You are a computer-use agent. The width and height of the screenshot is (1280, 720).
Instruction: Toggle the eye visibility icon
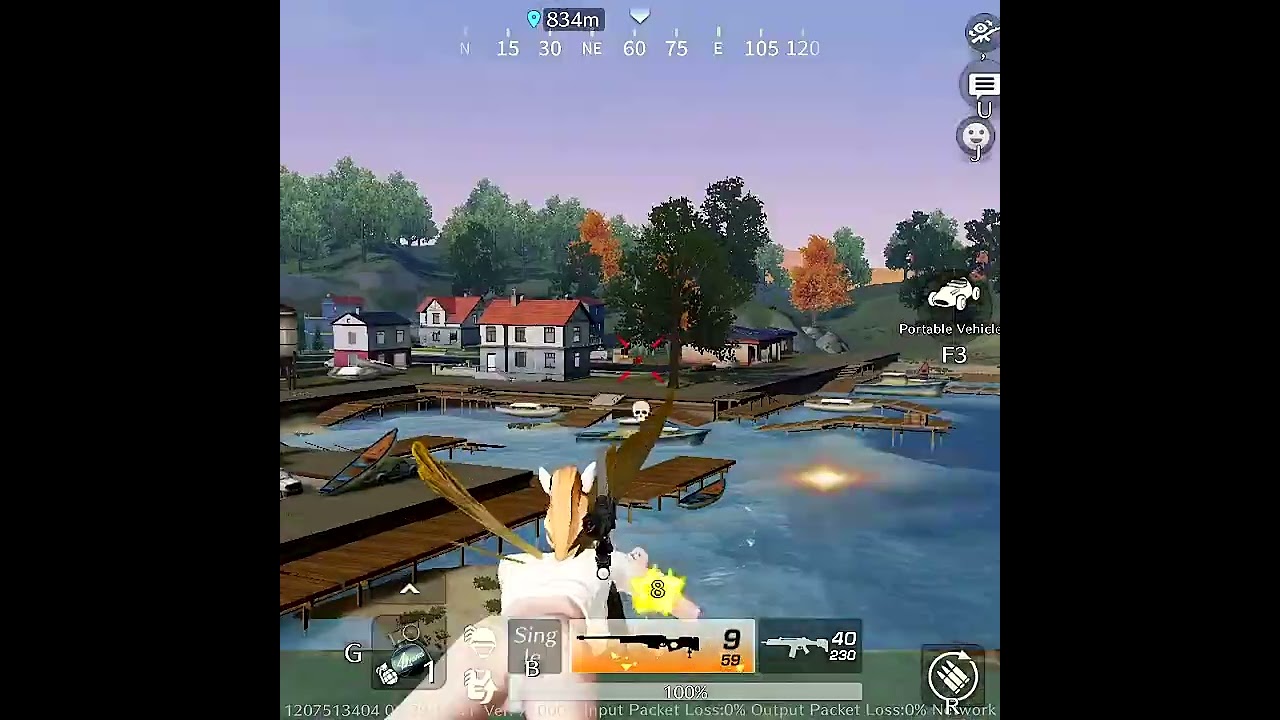(982, 32)
